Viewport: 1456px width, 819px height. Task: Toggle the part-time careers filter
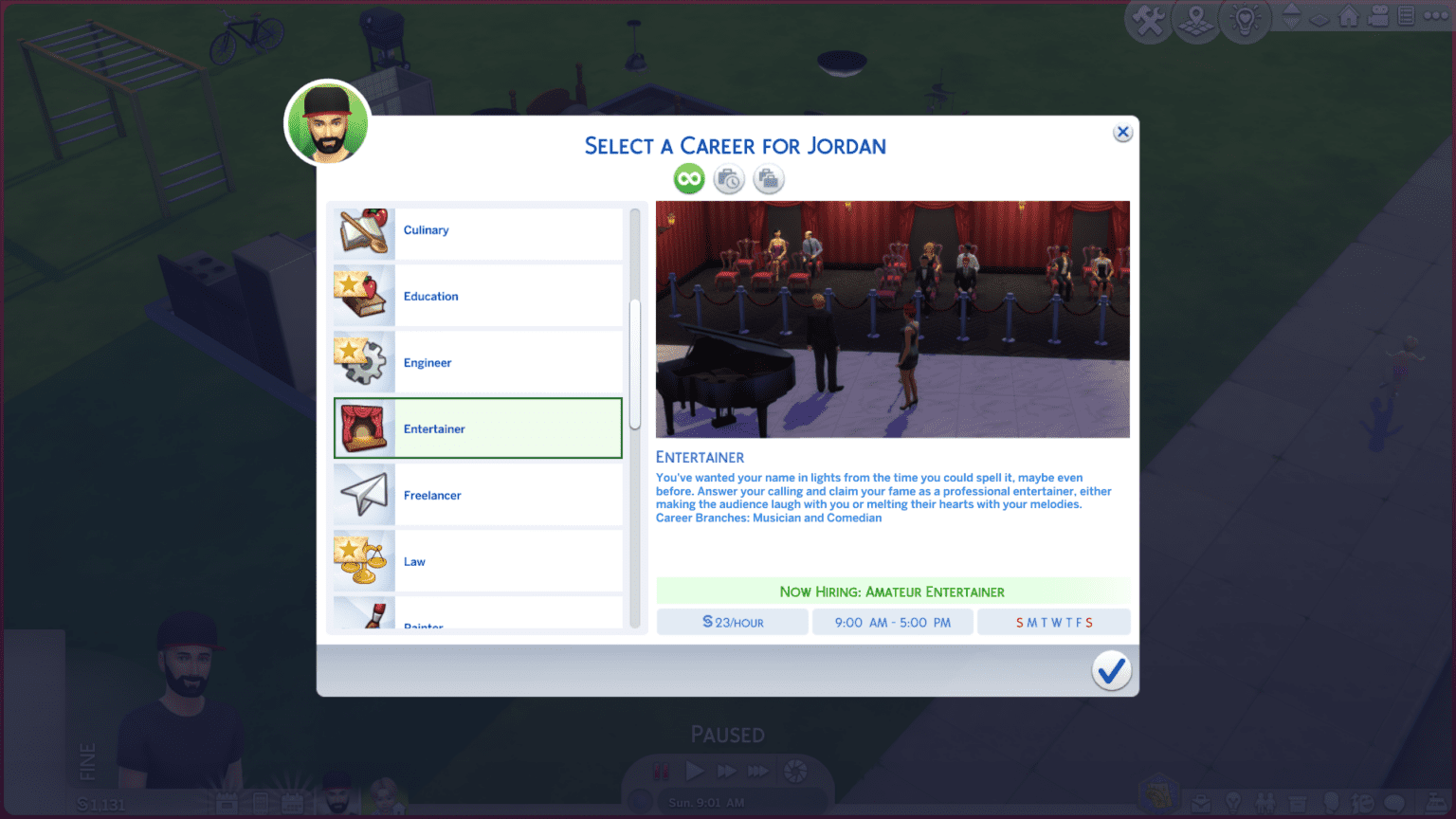(728, 178)
